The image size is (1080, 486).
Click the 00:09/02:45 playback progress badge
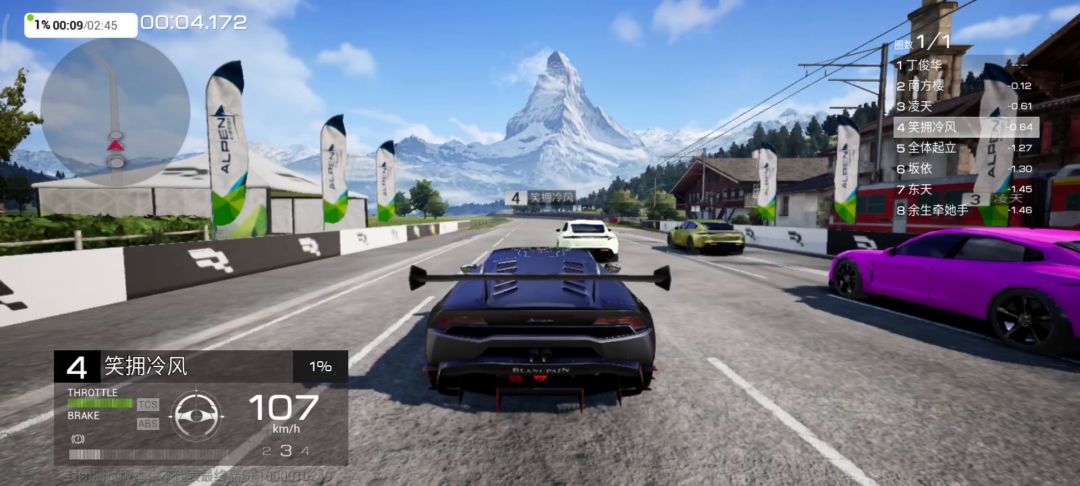pos(81,25)
